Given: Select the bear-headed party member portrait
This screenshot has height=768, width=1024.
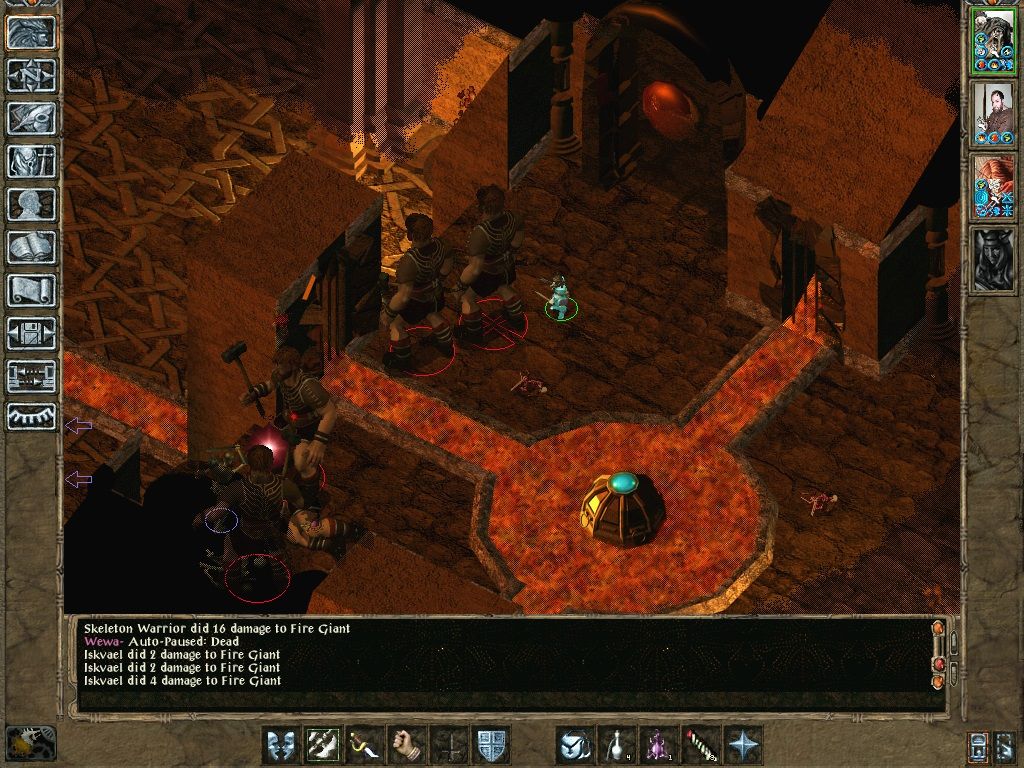Looking at the screenshot, I should pos(993,41).
